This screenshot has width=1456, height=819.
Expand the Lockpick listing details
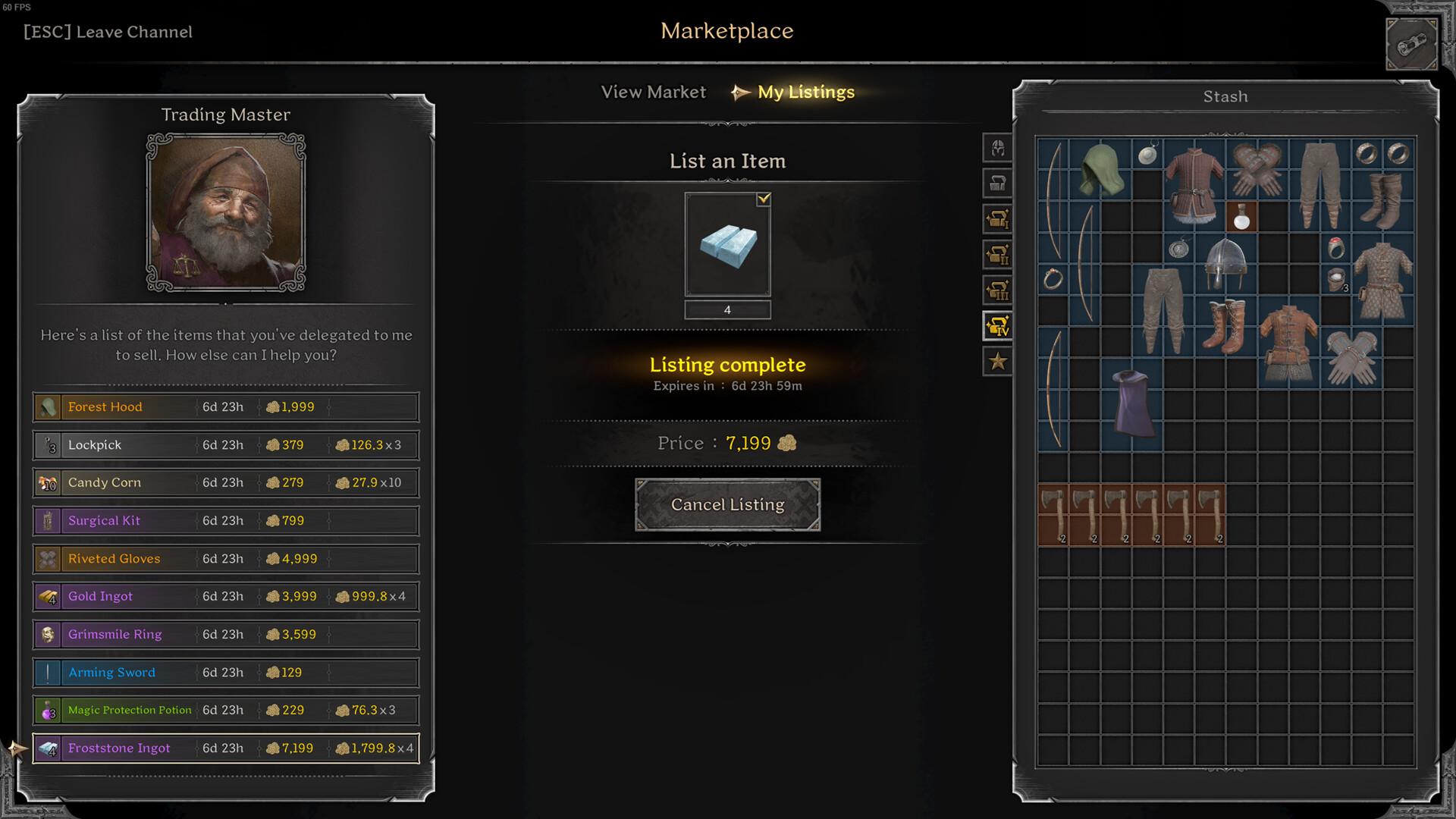pos(224,444)
